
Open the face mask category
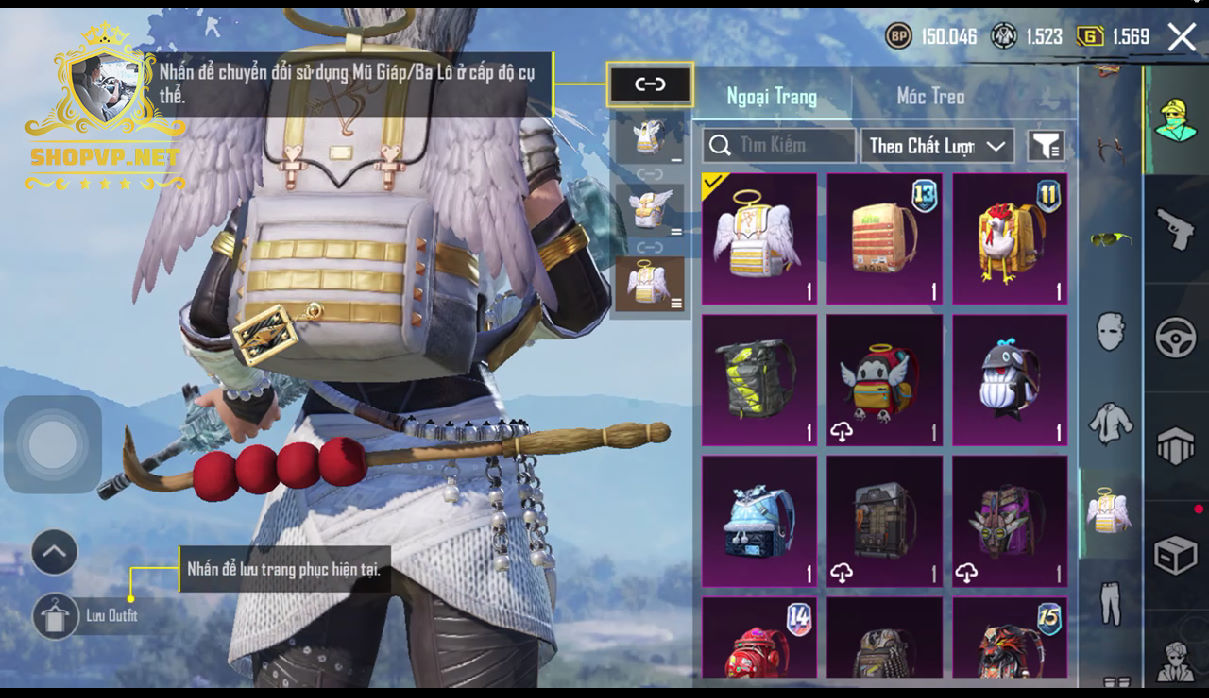click(1110, 331)
